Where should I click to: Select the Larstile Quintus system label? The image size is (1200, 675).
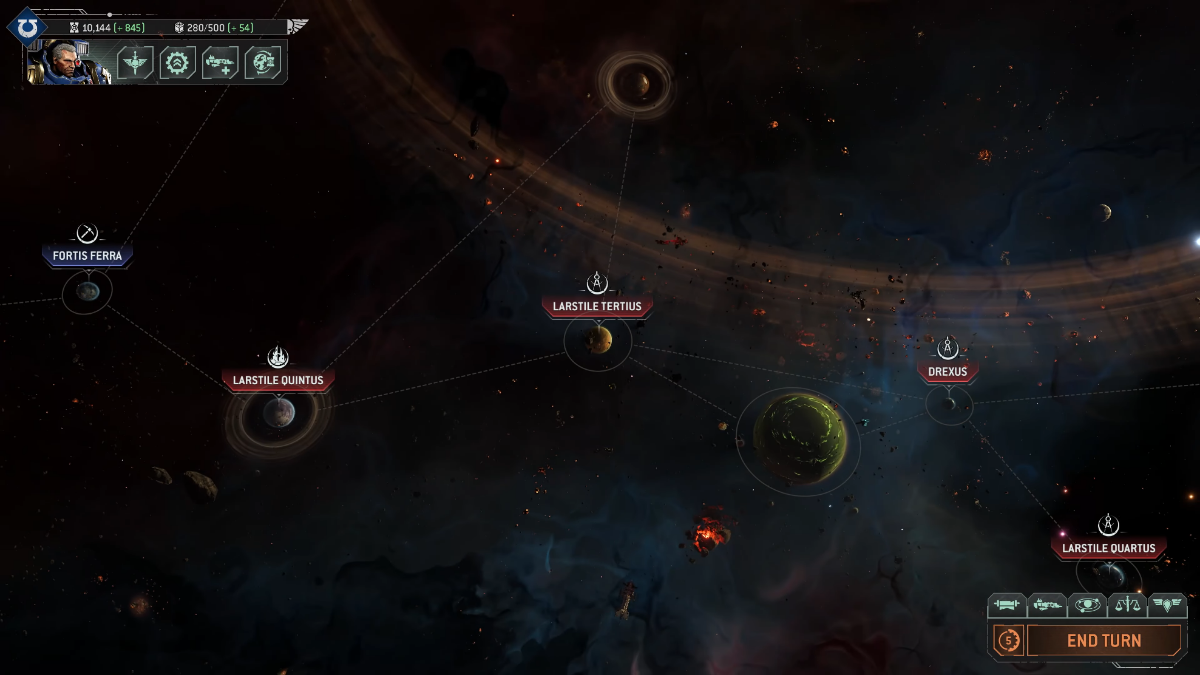278,380
